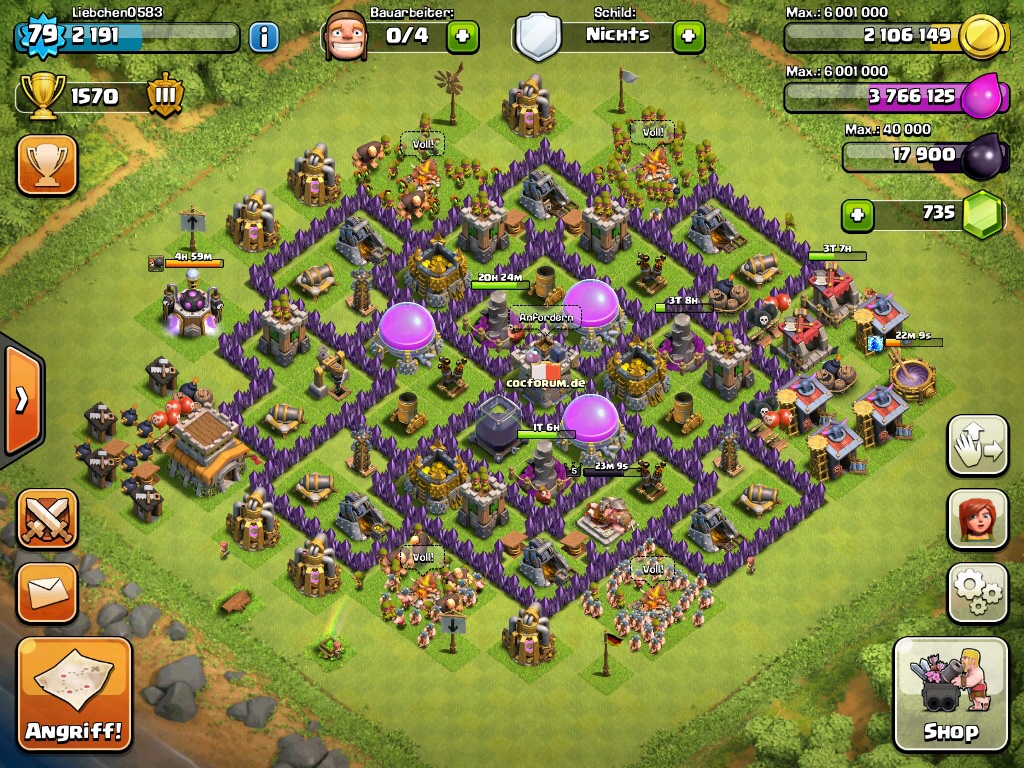Toggle the hand base edit mode button

977,445
